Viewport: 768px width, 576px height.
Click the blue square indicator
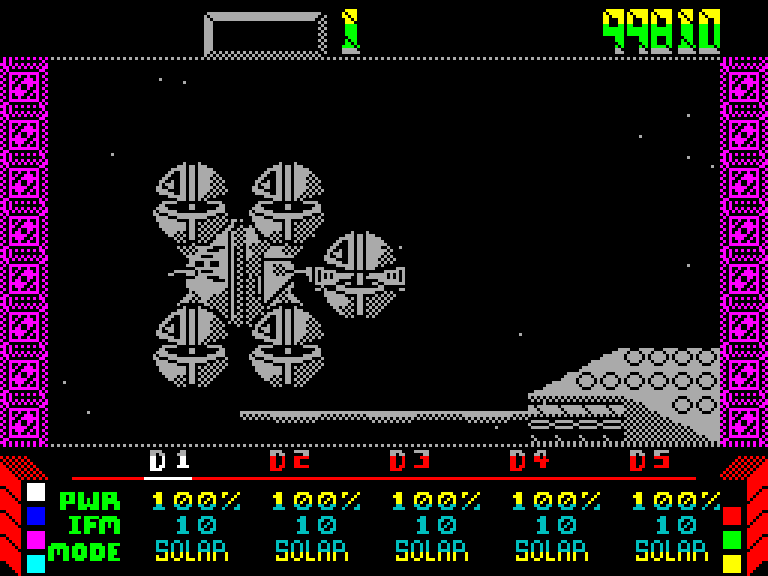pos(36,516)
